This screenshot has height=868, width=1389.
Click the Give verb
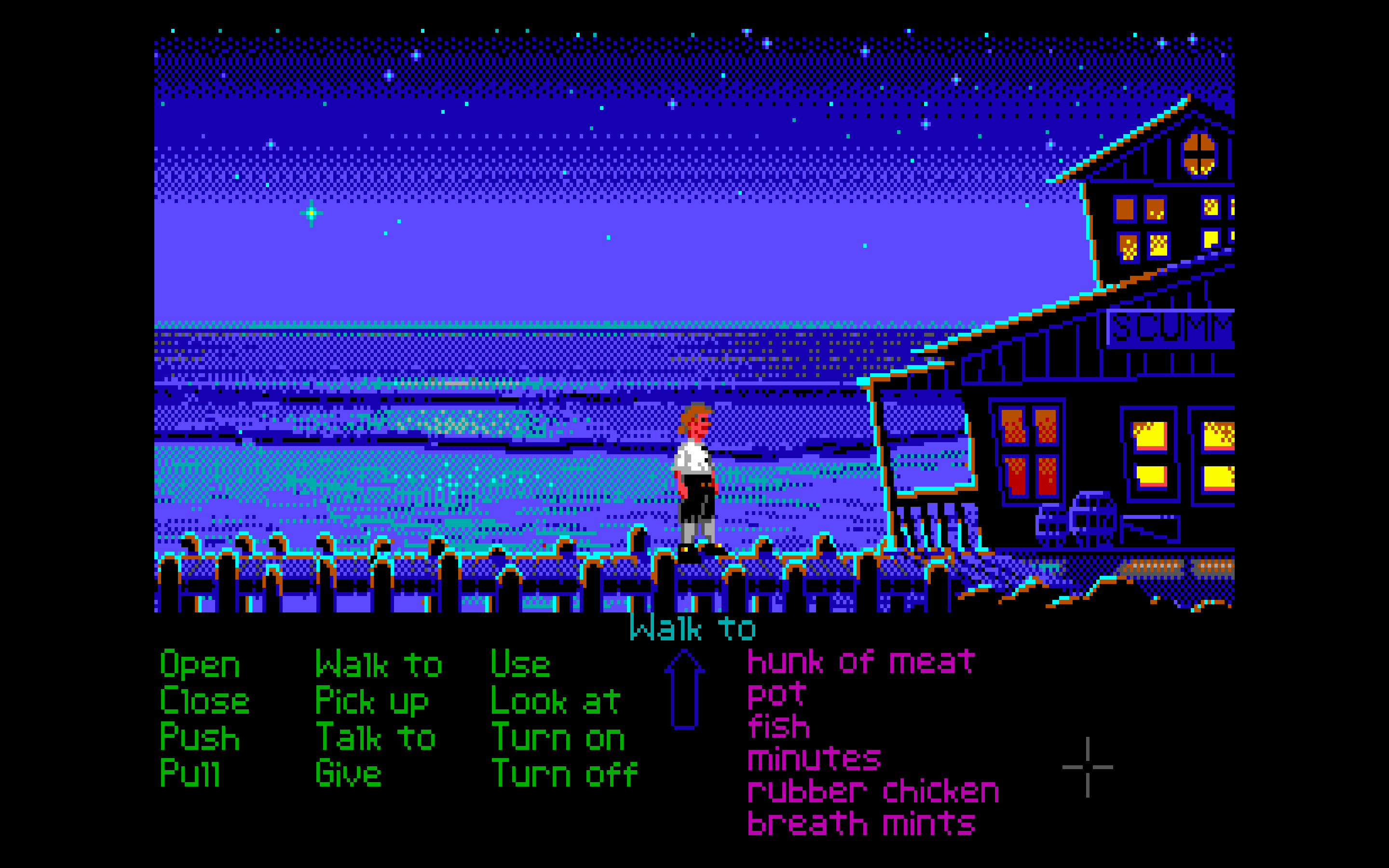click(348, 773)
